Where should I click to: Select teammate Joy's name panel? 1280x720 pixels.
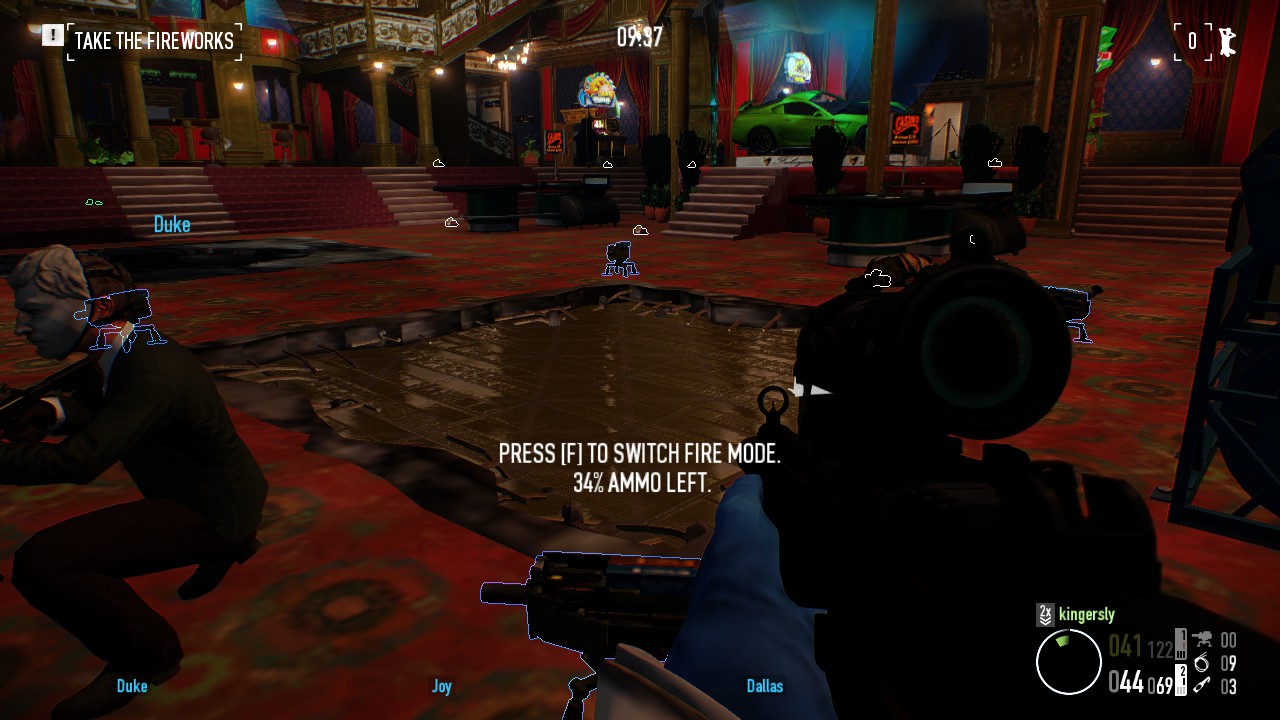pos(442,686)
